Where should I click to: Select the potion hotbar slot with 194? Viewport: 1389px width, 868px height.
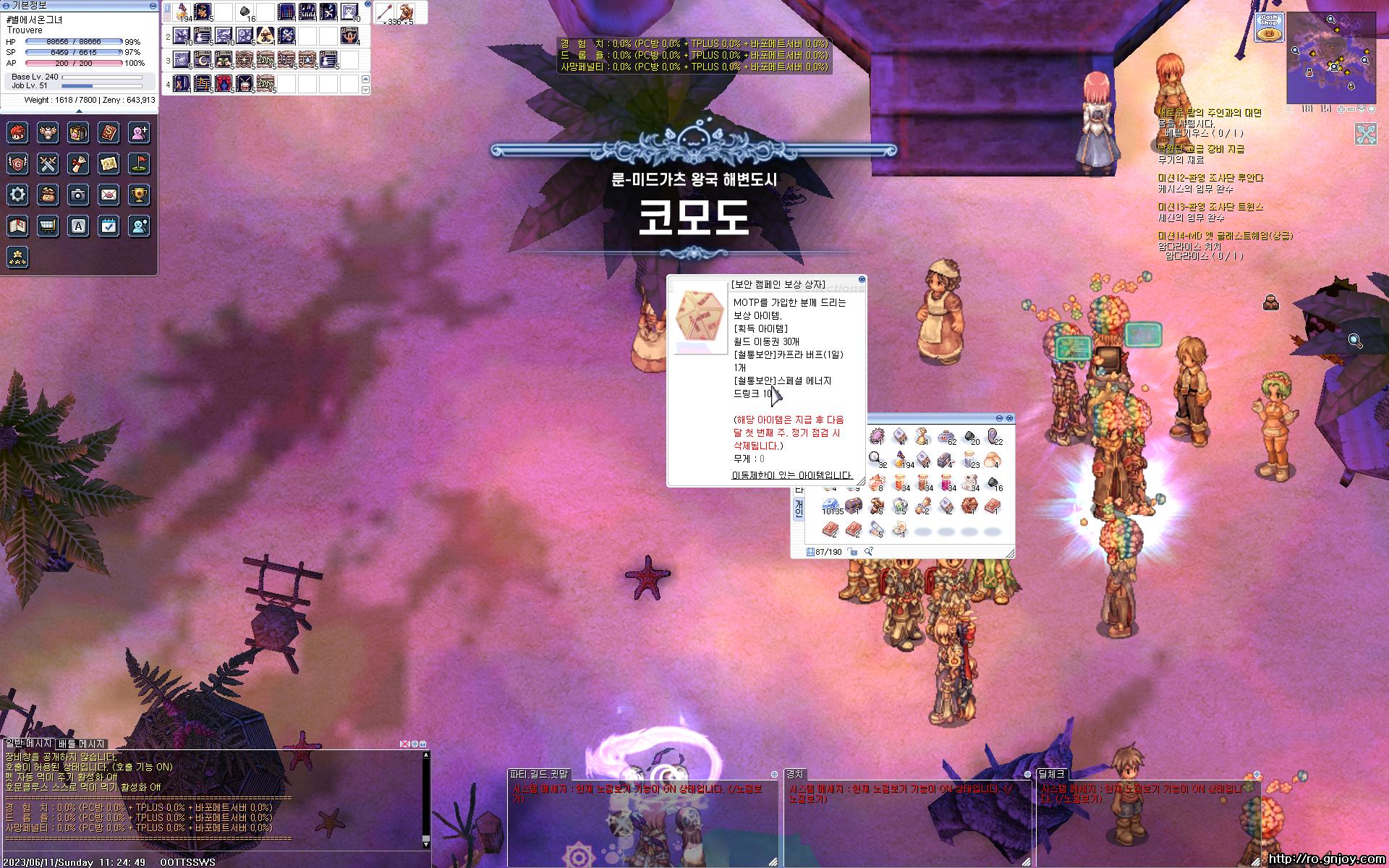point(182,12)
